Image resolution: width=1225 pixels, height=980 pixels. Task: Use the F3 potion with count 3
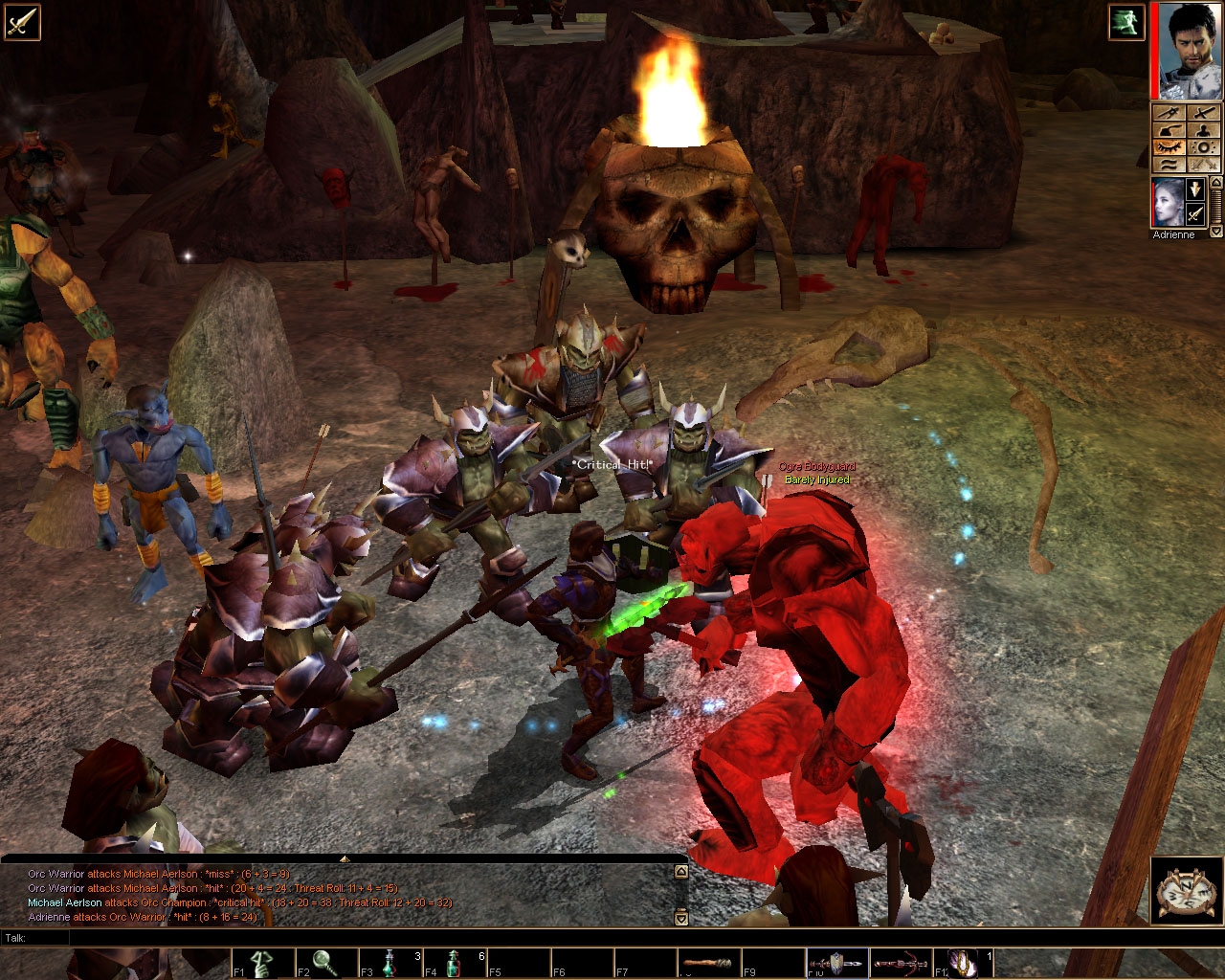(x=390, y=963)
